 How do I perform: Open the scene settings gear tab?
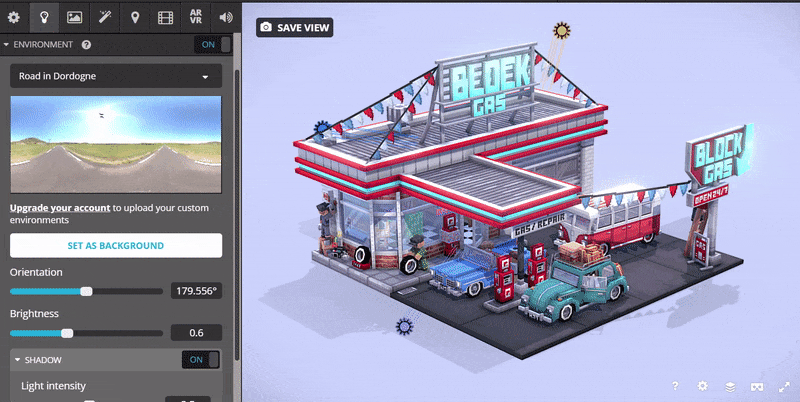click(x=14, y=17)
